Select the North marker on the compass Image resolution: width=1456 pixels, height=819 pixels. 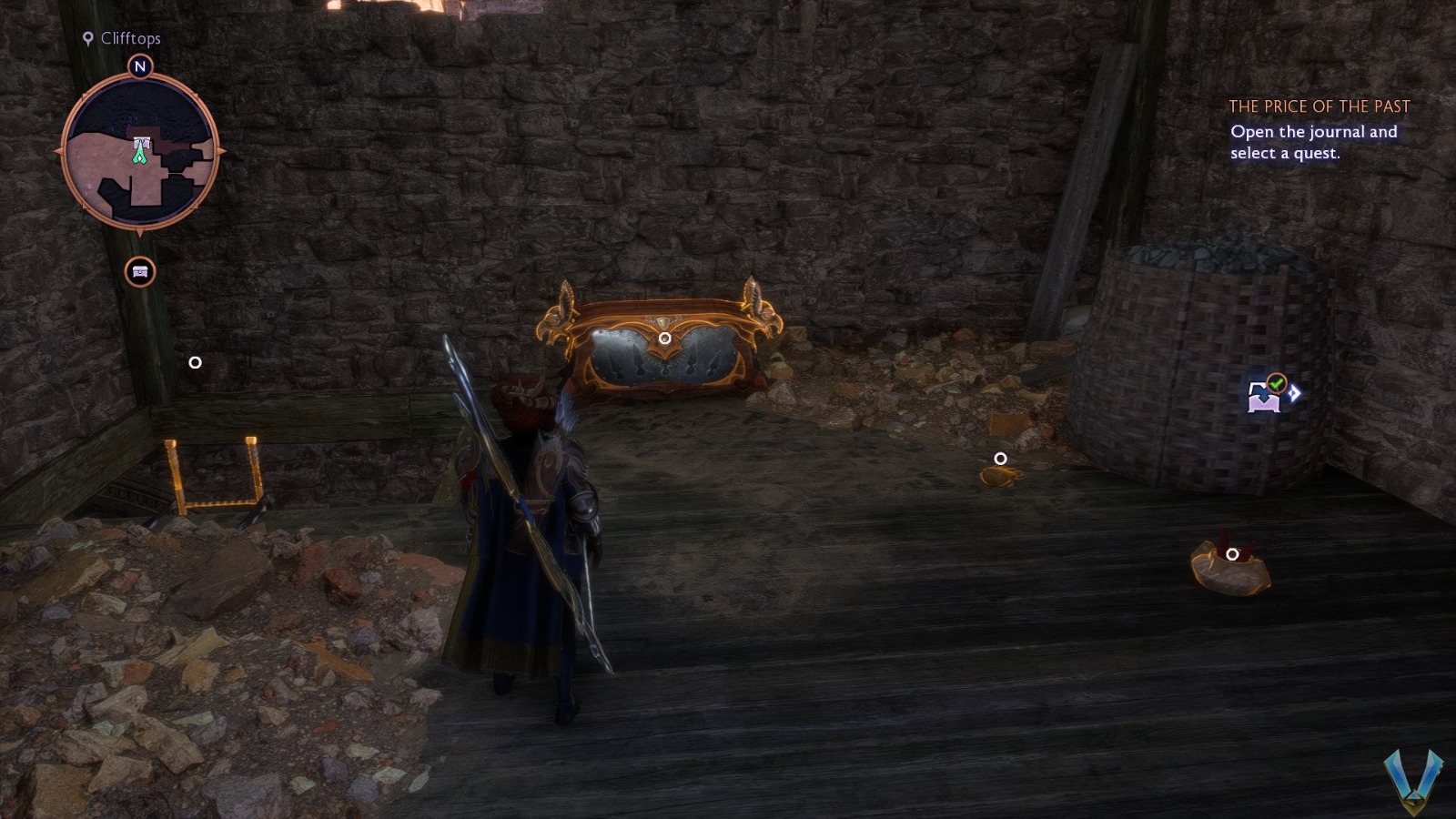139,66
